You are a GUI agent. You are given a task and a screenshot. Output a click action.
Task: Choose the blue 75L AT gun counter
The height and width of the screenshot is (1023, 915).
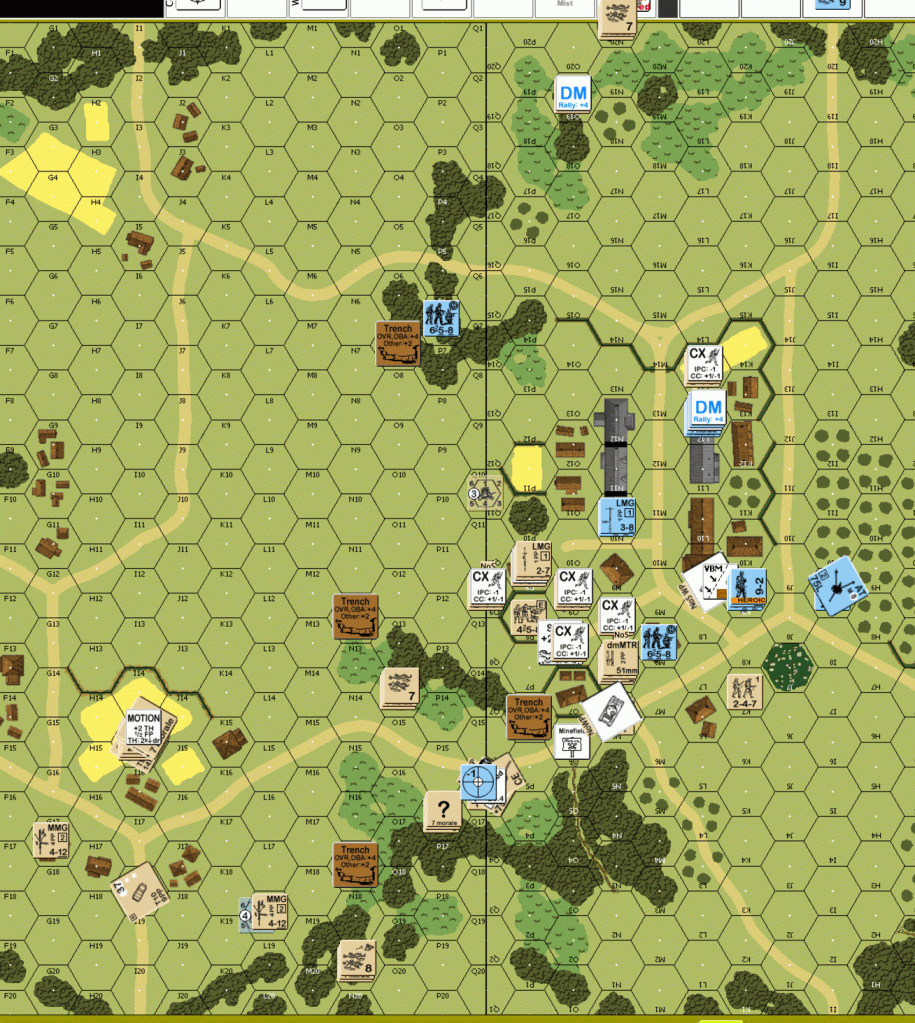[x=835, y=585]
